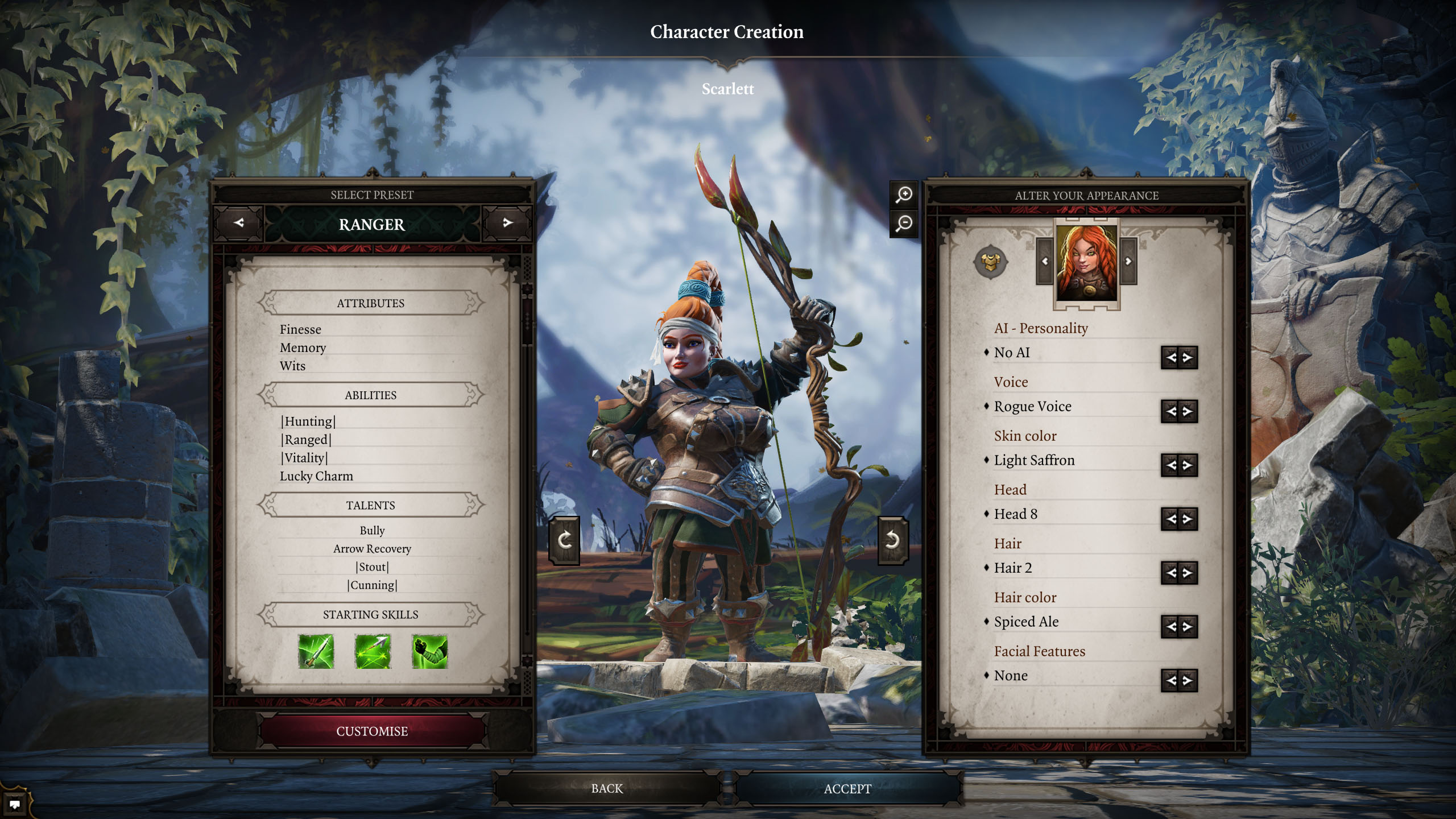Choose the next AI Personality option
This screenshot has width=1456, height=819.
click(x=1188, y=358)
